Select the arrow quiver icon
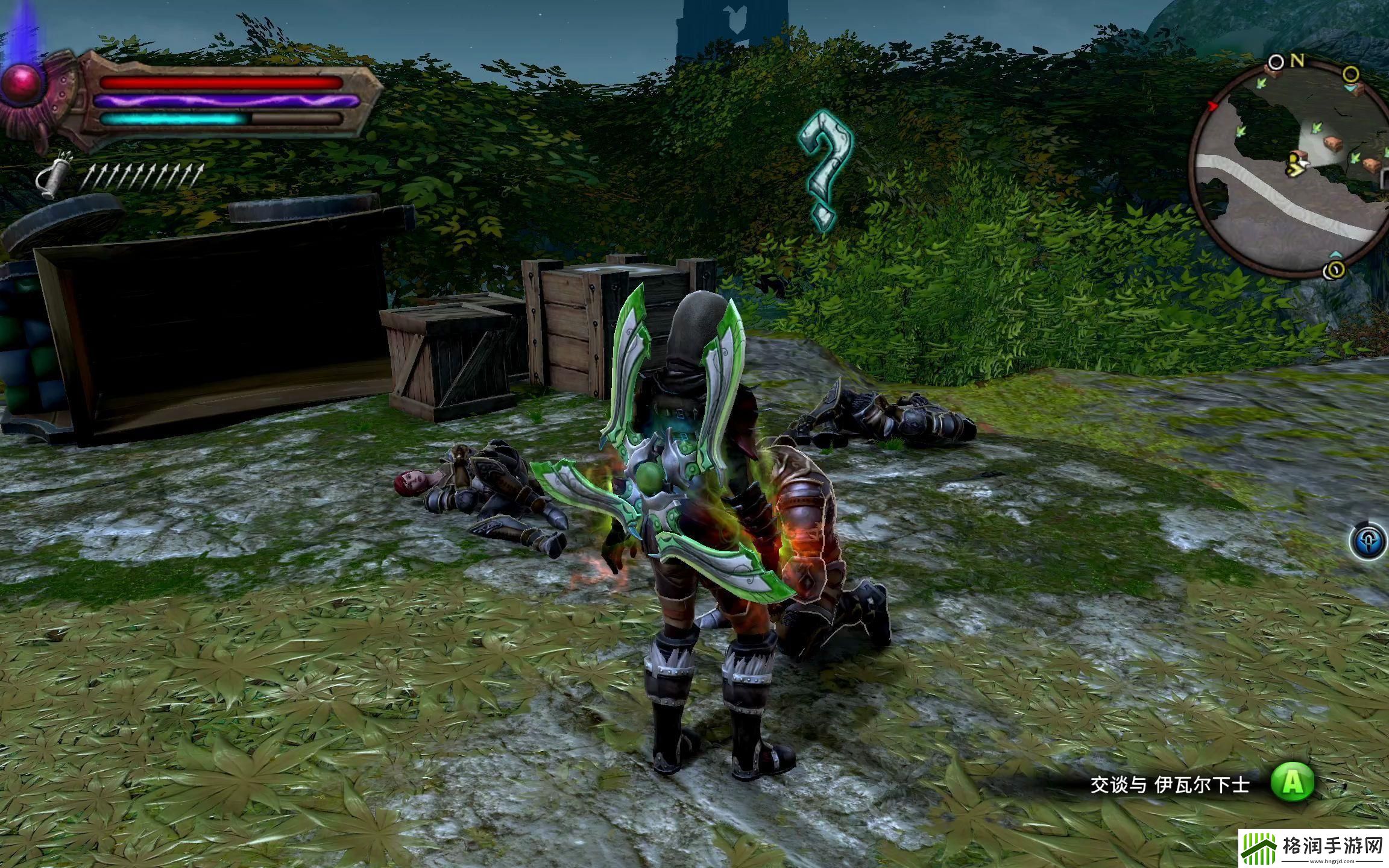The width and height of the screenshot is (1389, 868). [52, 177]
